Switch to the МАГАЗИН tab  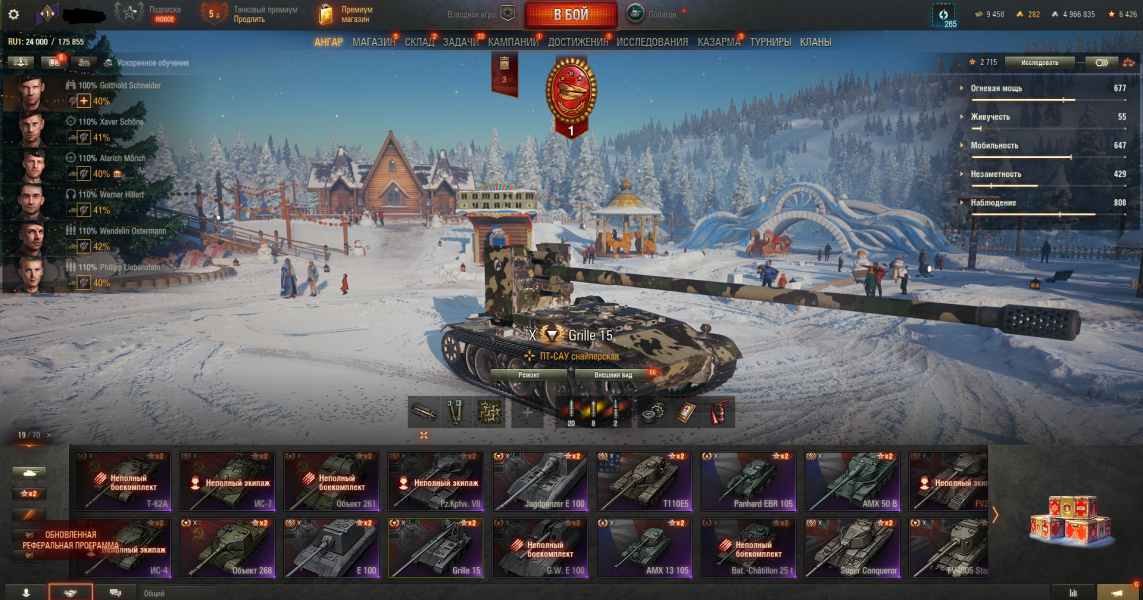point(374,43)
